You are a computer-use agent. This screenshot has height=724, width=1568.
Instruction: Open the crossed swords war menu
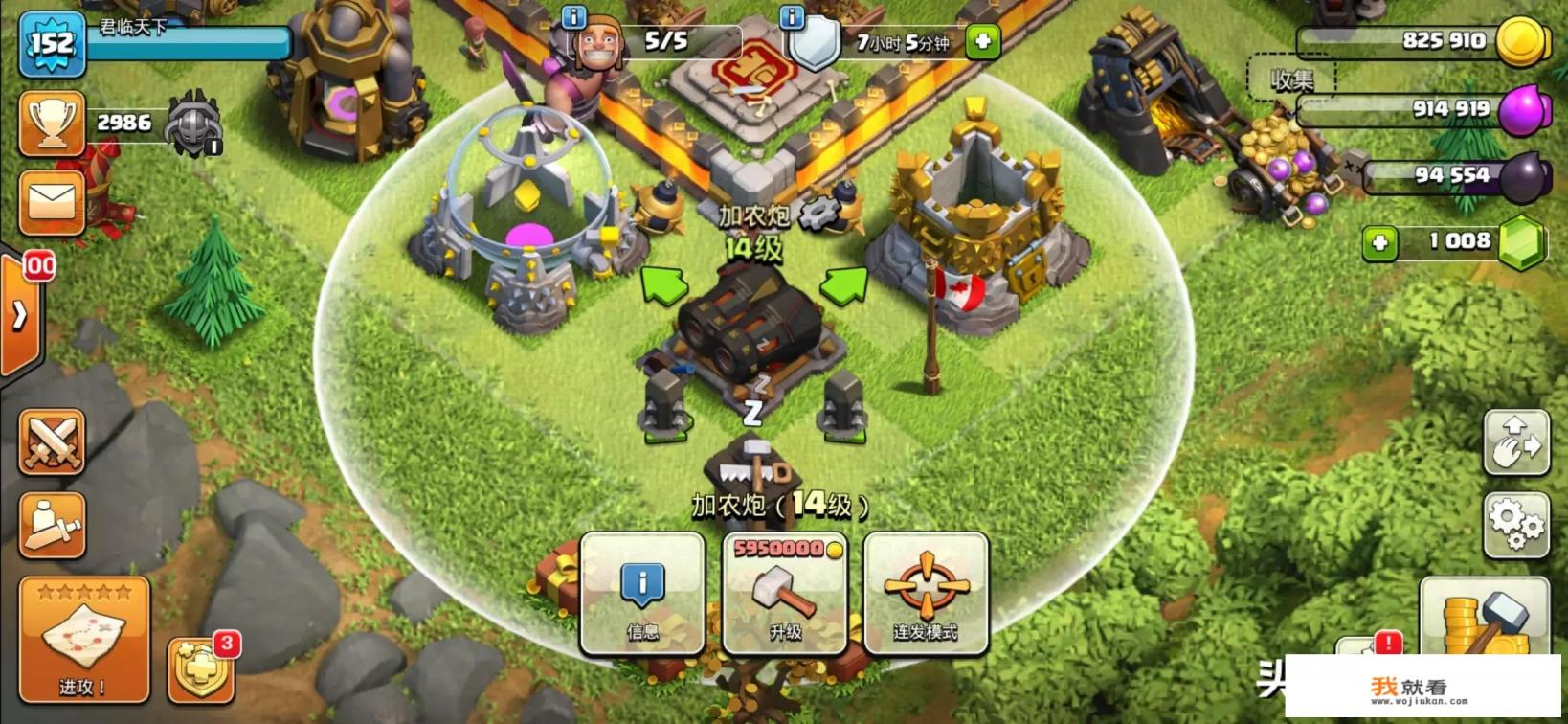coord(52,442)
